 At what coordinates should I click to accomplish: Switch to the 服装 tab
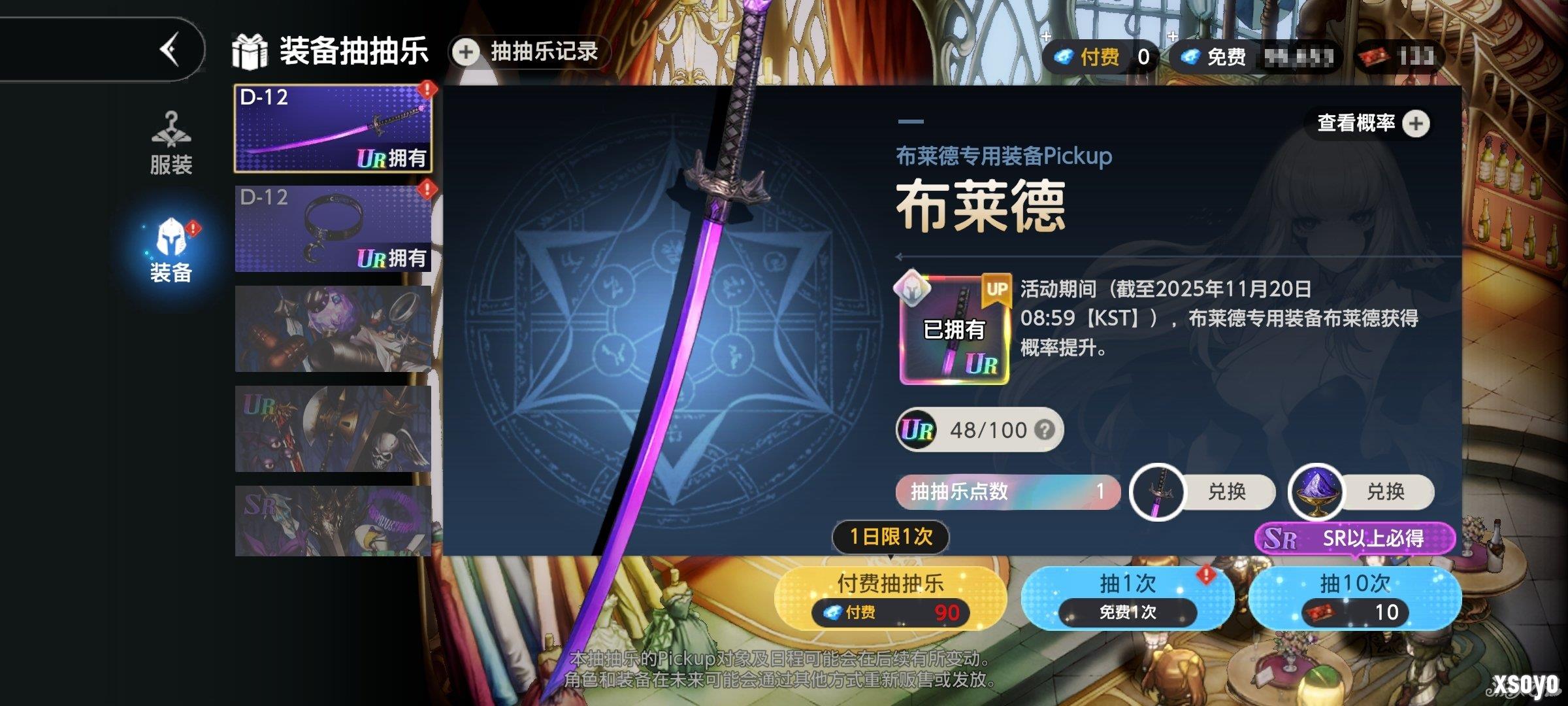171,145
